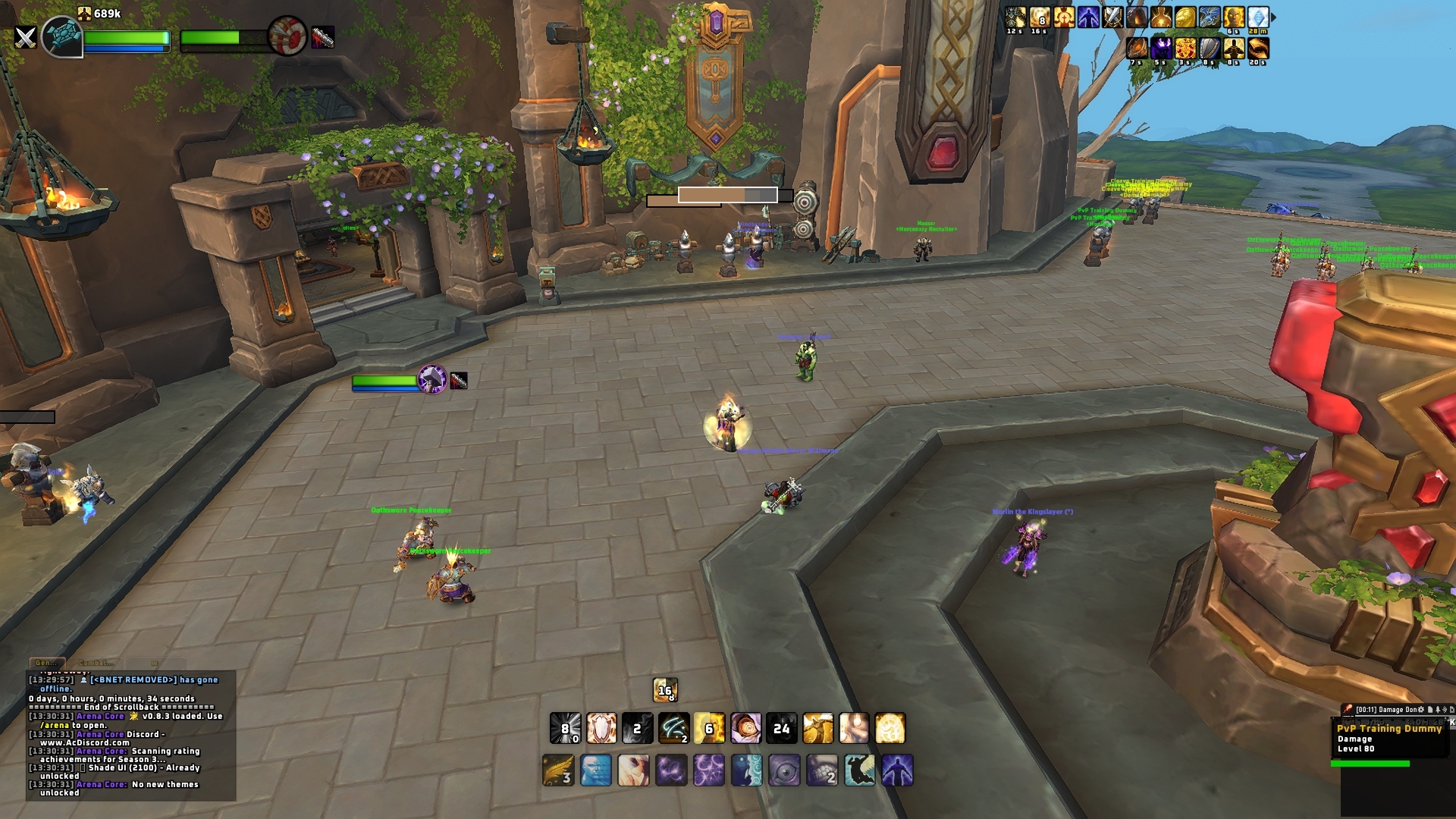
Task: Click the red swirl indicator on the player unit frame
Action: click(287, 36)
